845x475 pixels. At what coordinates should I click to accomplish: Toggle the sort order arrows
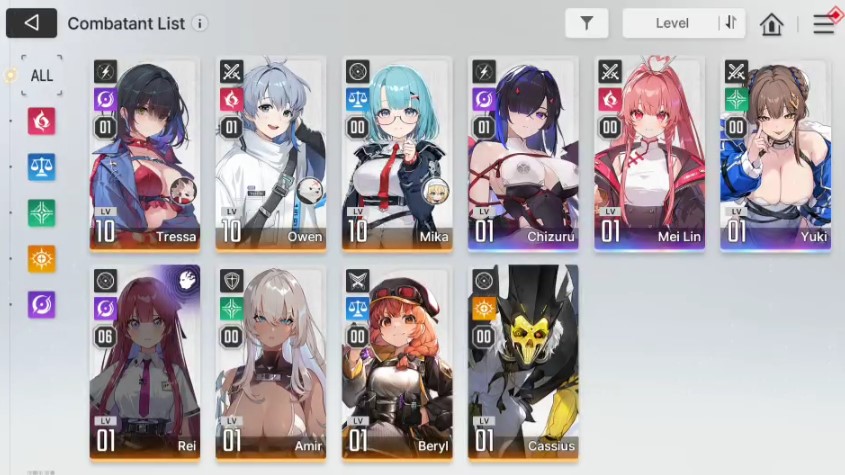coord(731,24)
